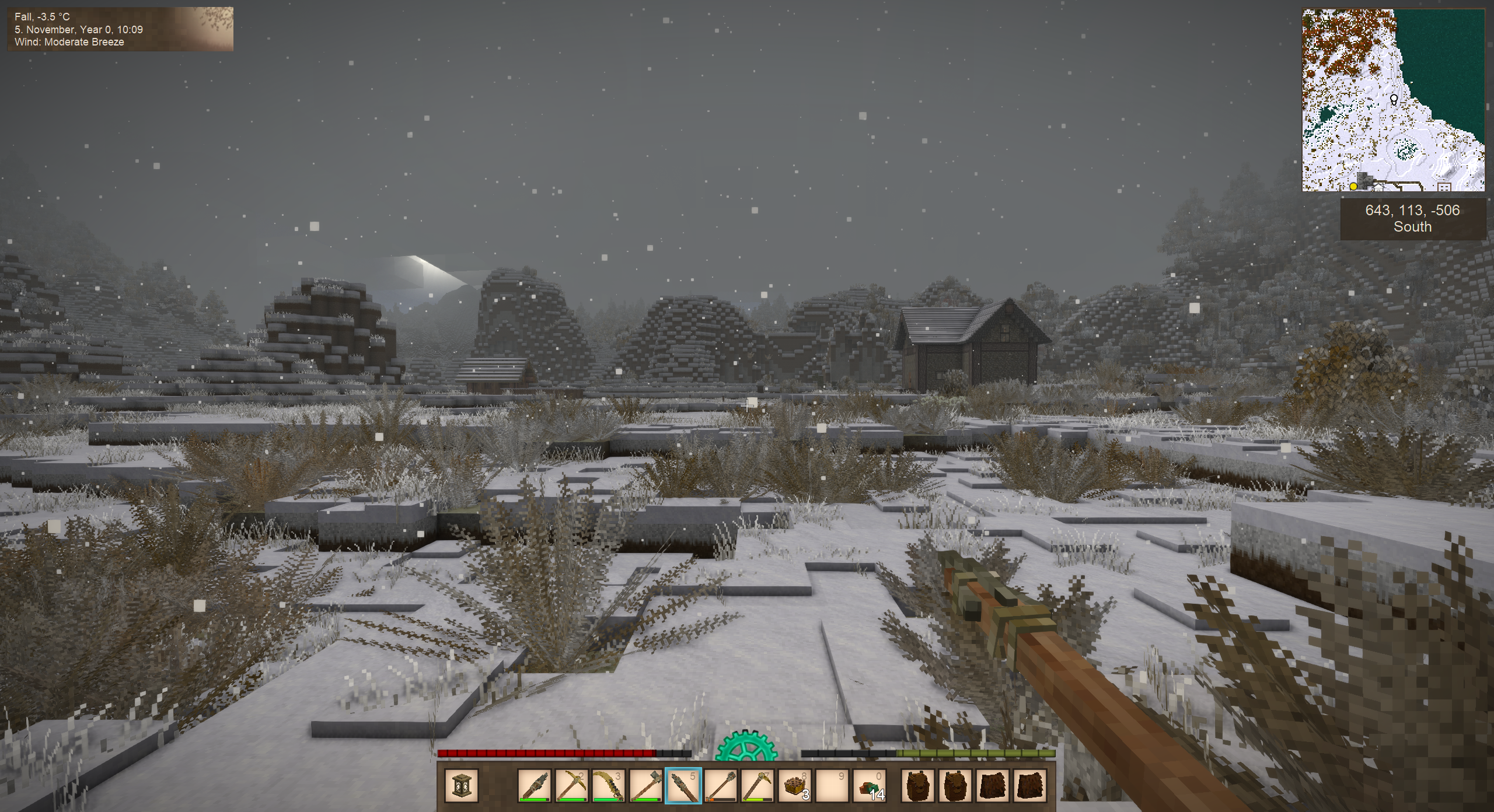Pick the prospecting pick in slot 7
This screenshot has width=1494, height=812.
click(758, 786)
